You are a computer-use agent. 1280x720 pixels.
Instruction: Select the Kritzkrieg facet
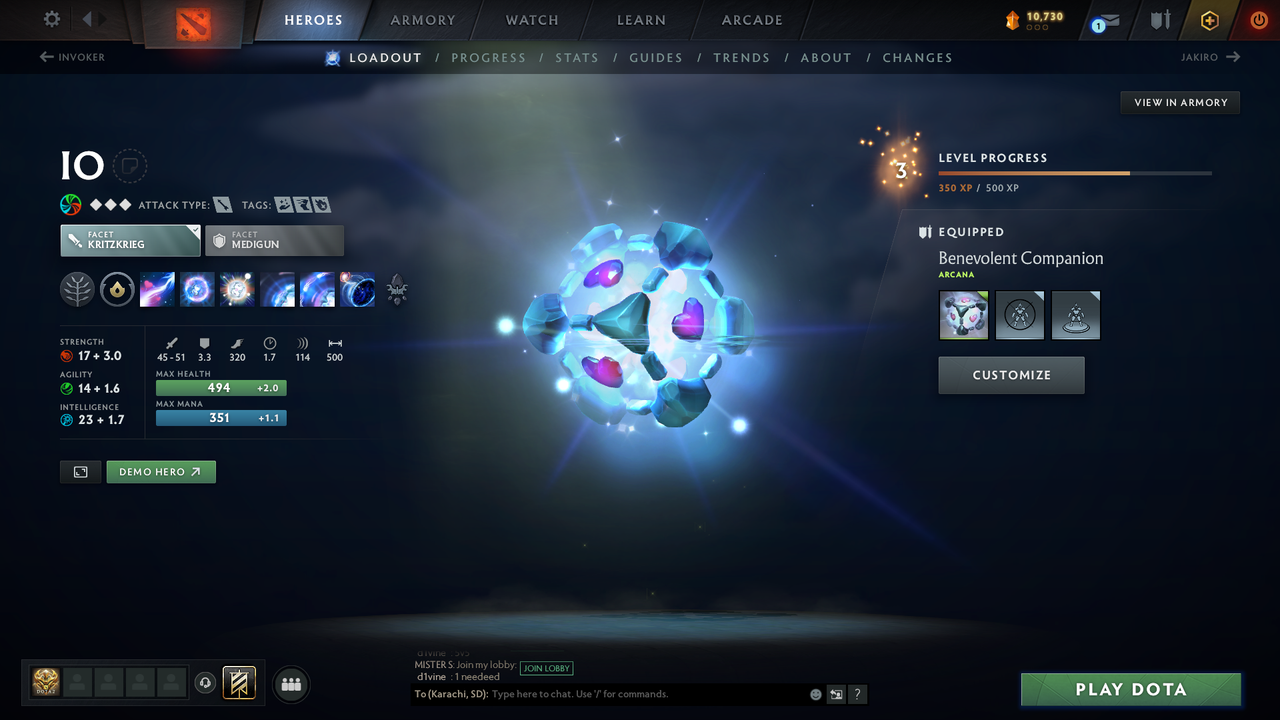point(130,240)
